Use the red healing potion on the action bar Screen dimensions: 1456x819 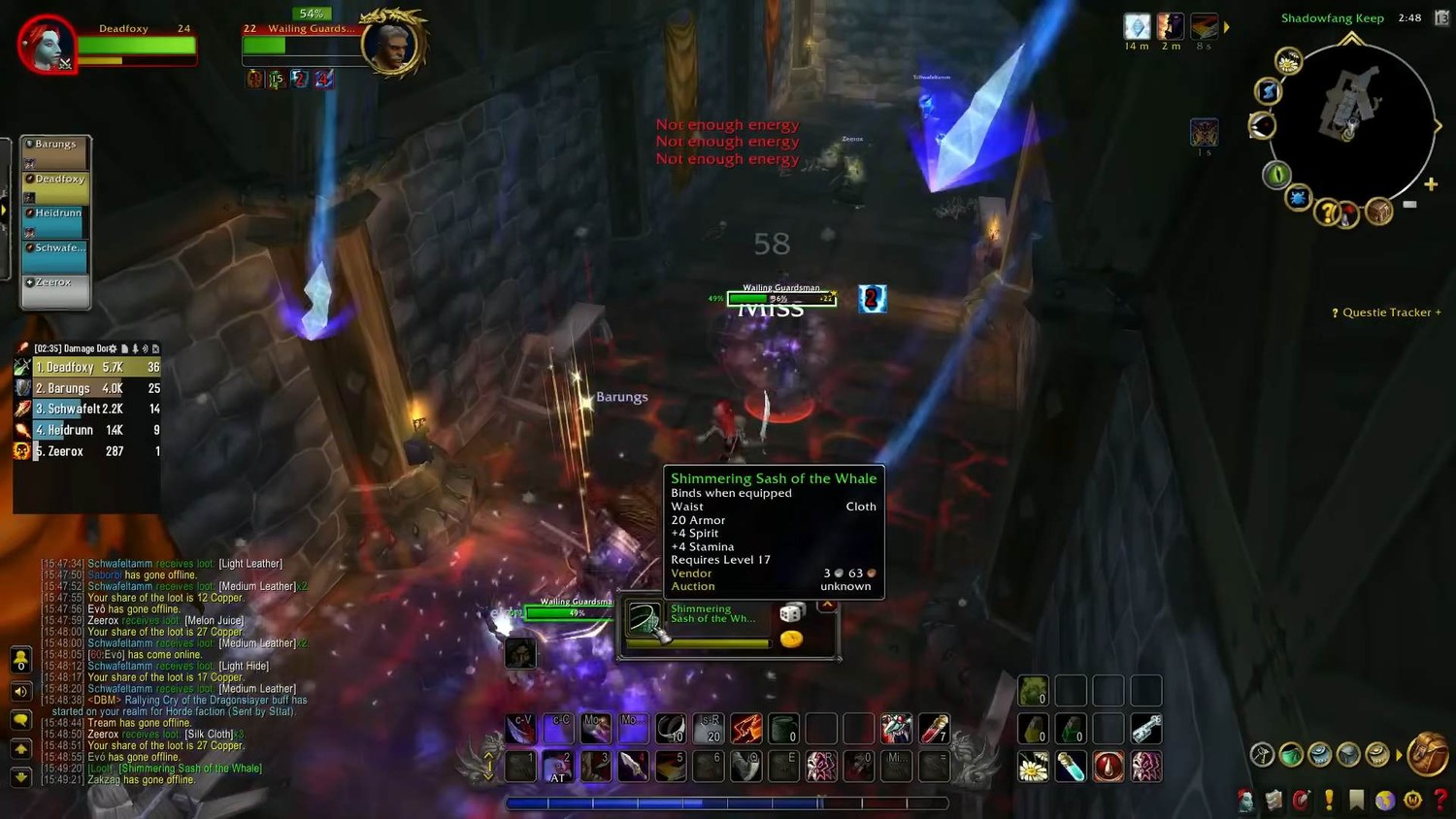pos(1109,767)
